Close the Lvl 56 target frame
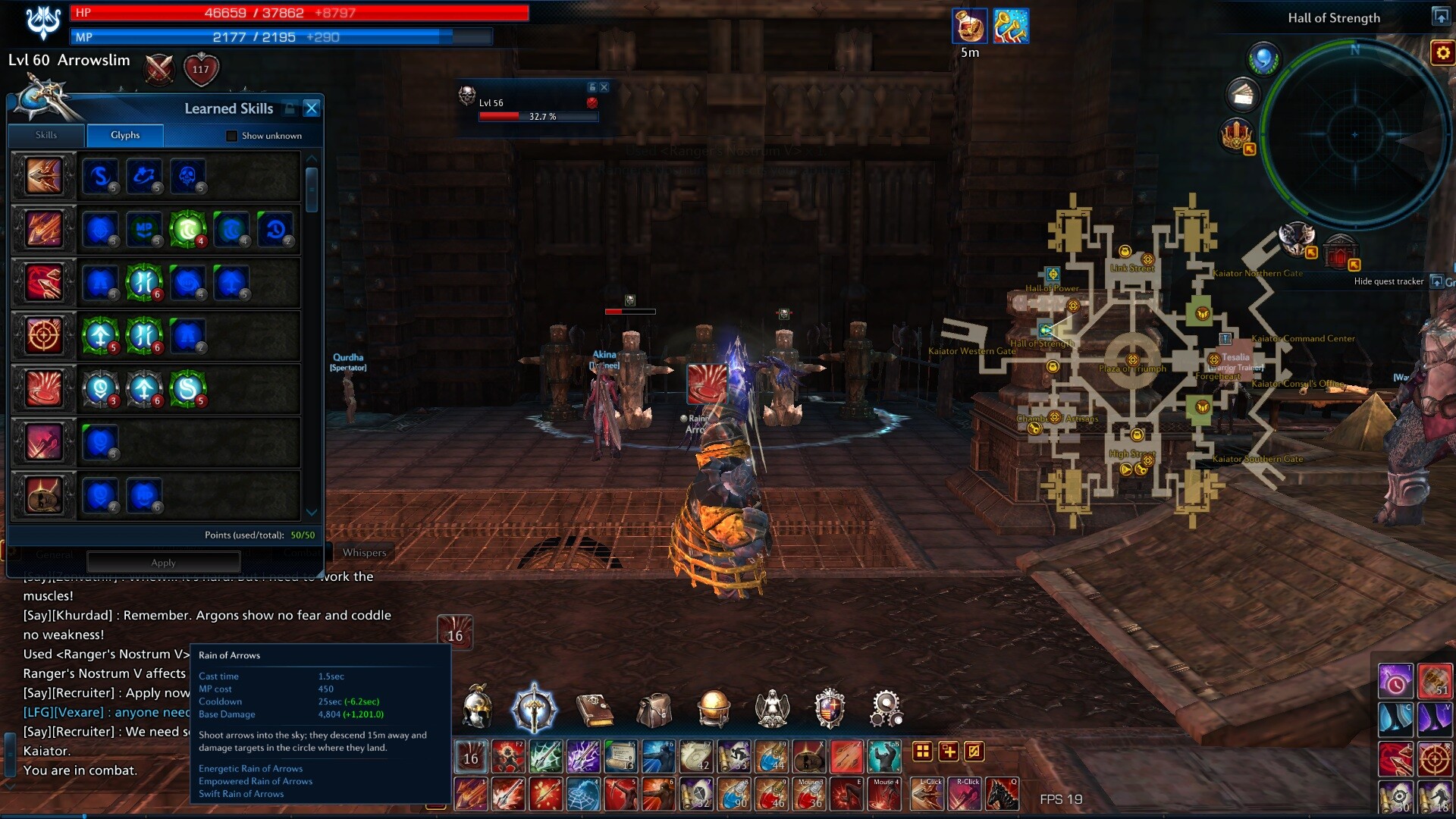This screenshot has width=1456, height=819. (604, 87)
